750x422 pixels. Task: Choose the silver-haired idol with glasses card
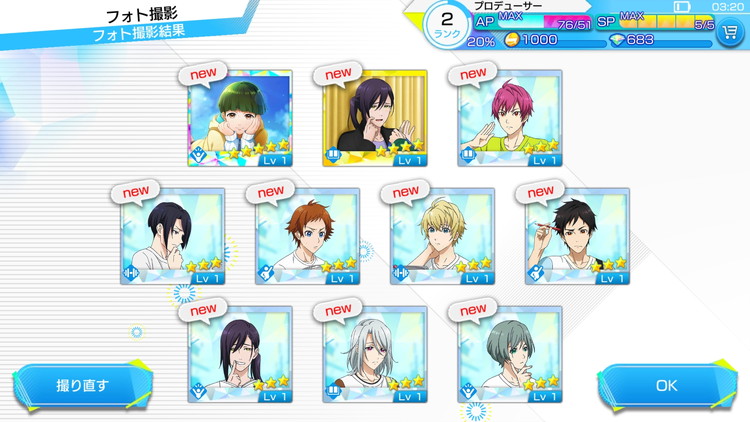coord(374,354)
